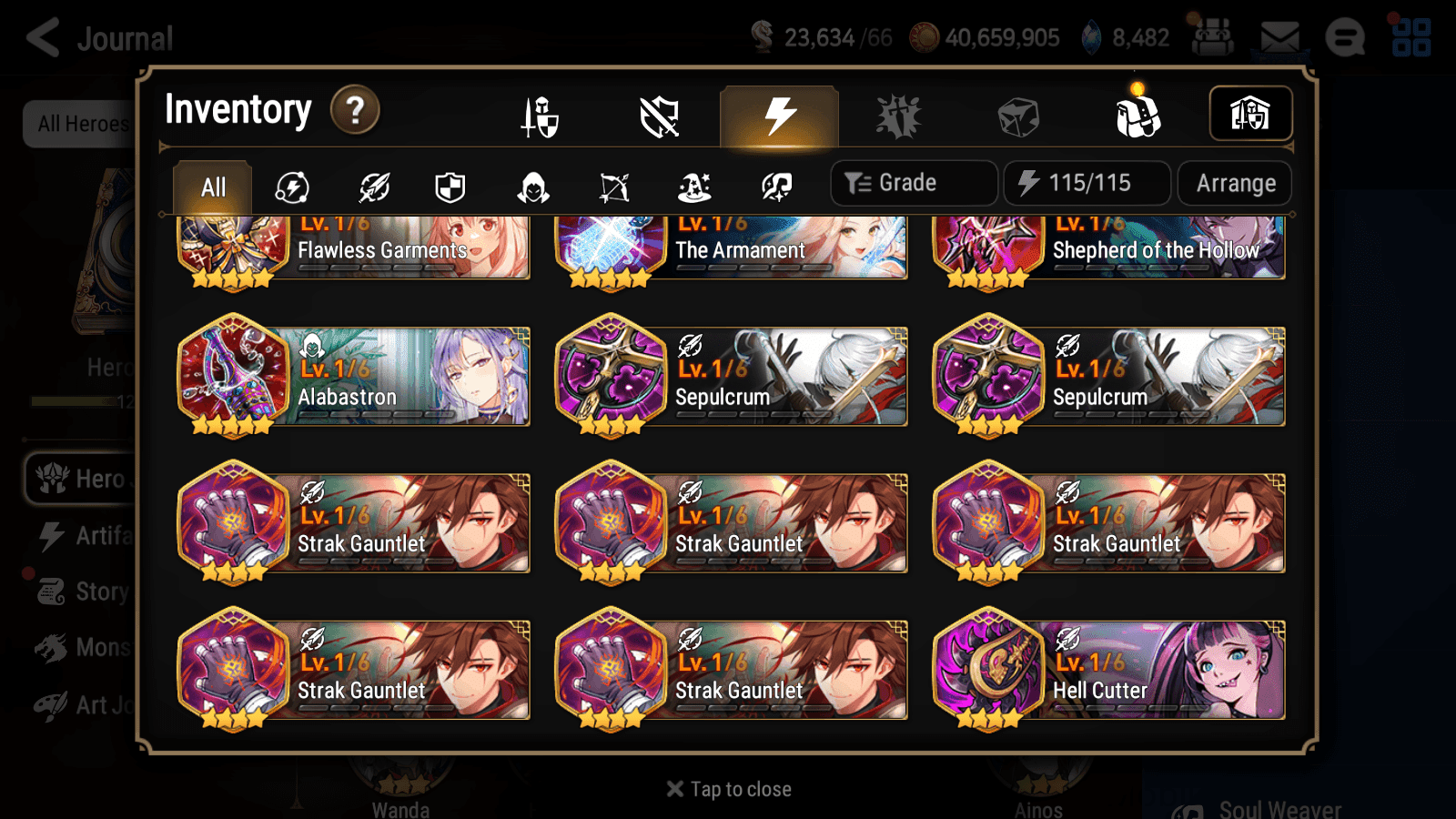Switch to the Mage filter tab
The width and height of the screenshot is (1456, 819).
(696, 187)
